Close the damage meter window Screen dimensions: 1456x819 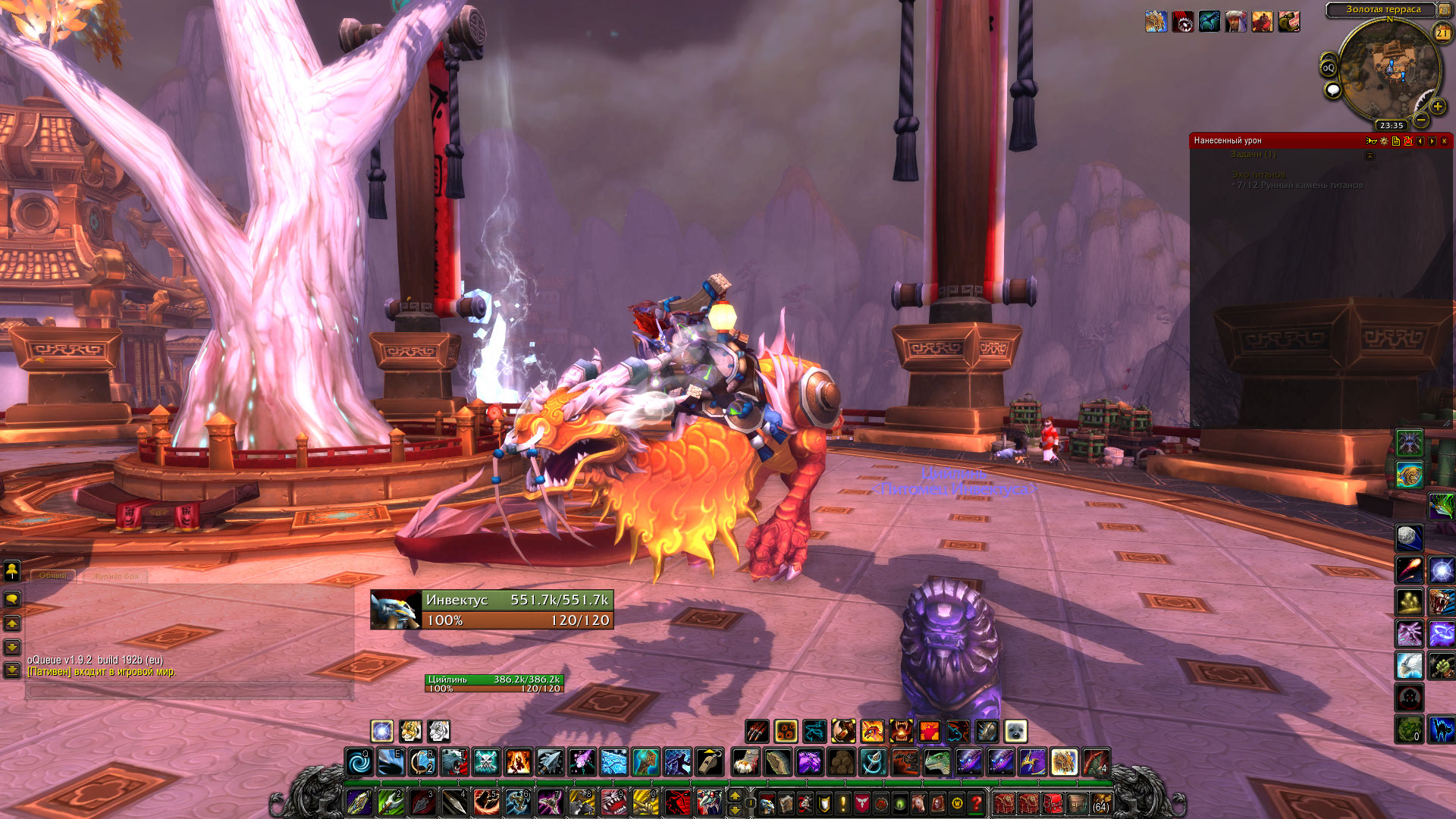pyautogui.click(x=1444, y=141)
